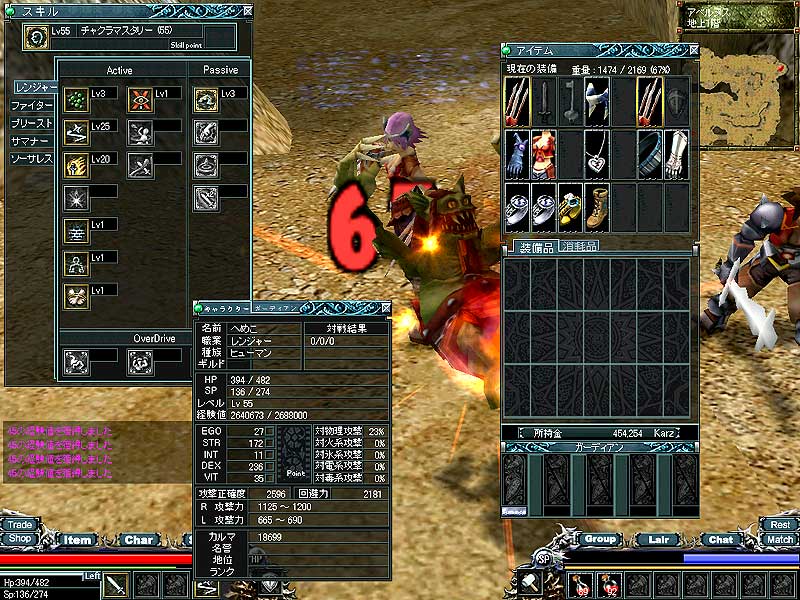Screen dimensions: 800x600
Task: Open the Trade menu button
Action: pos(19,524)
